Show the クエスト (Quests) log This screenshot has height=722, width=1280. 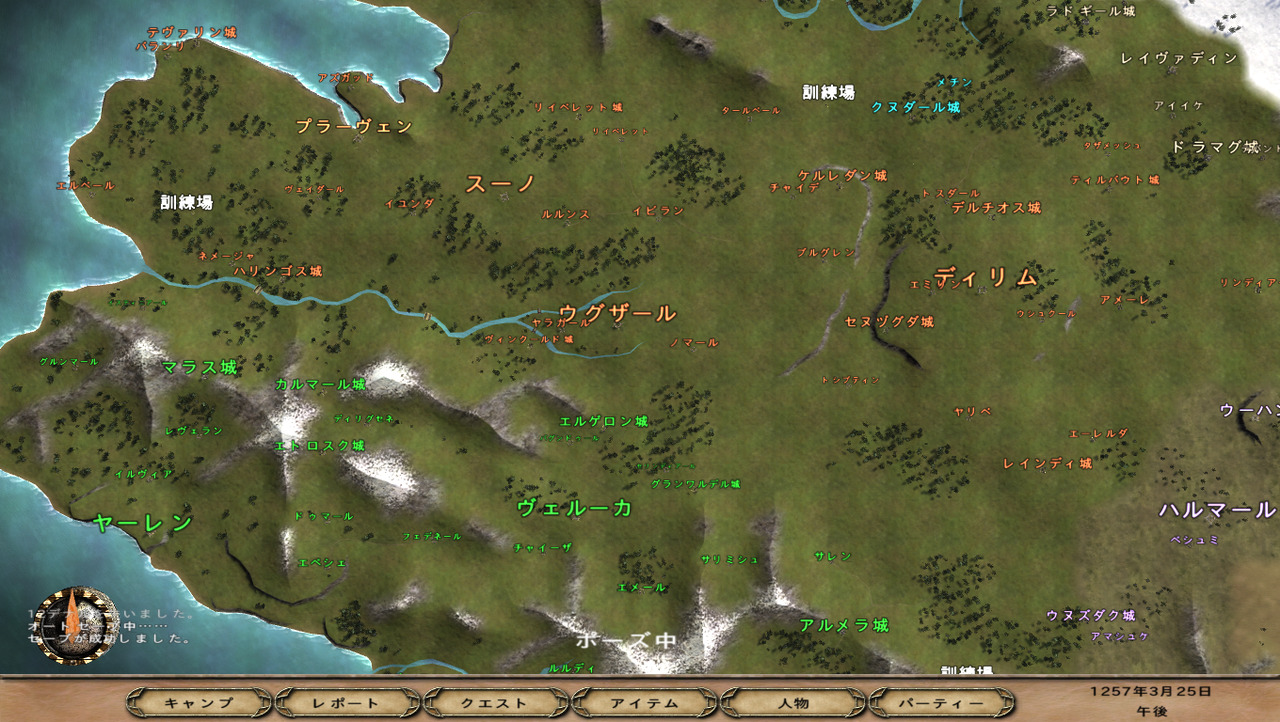tap(495, 703)
